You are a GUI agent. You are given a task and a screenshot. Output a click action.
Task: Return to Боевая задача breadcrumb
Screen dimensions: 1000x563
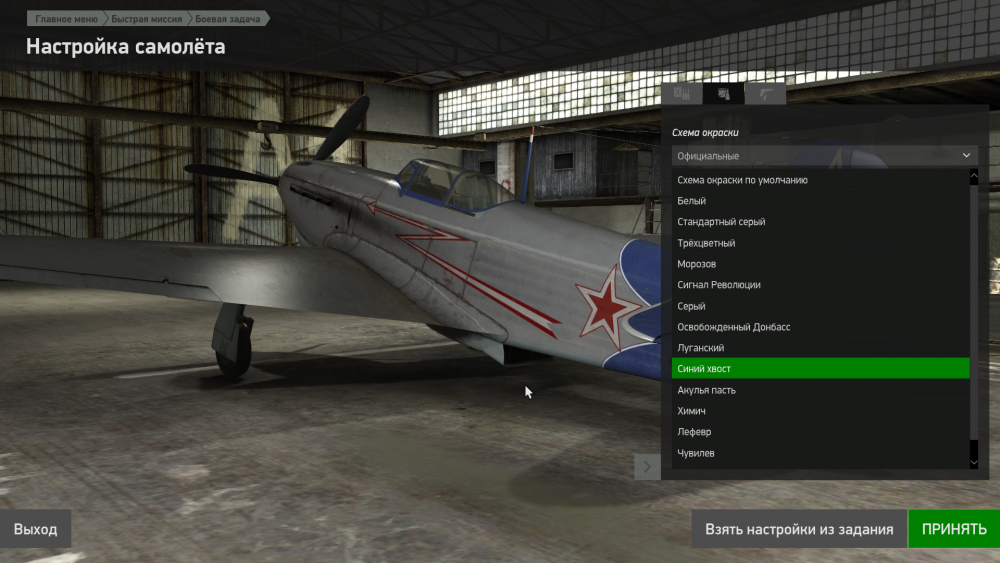tap(226, 19)
